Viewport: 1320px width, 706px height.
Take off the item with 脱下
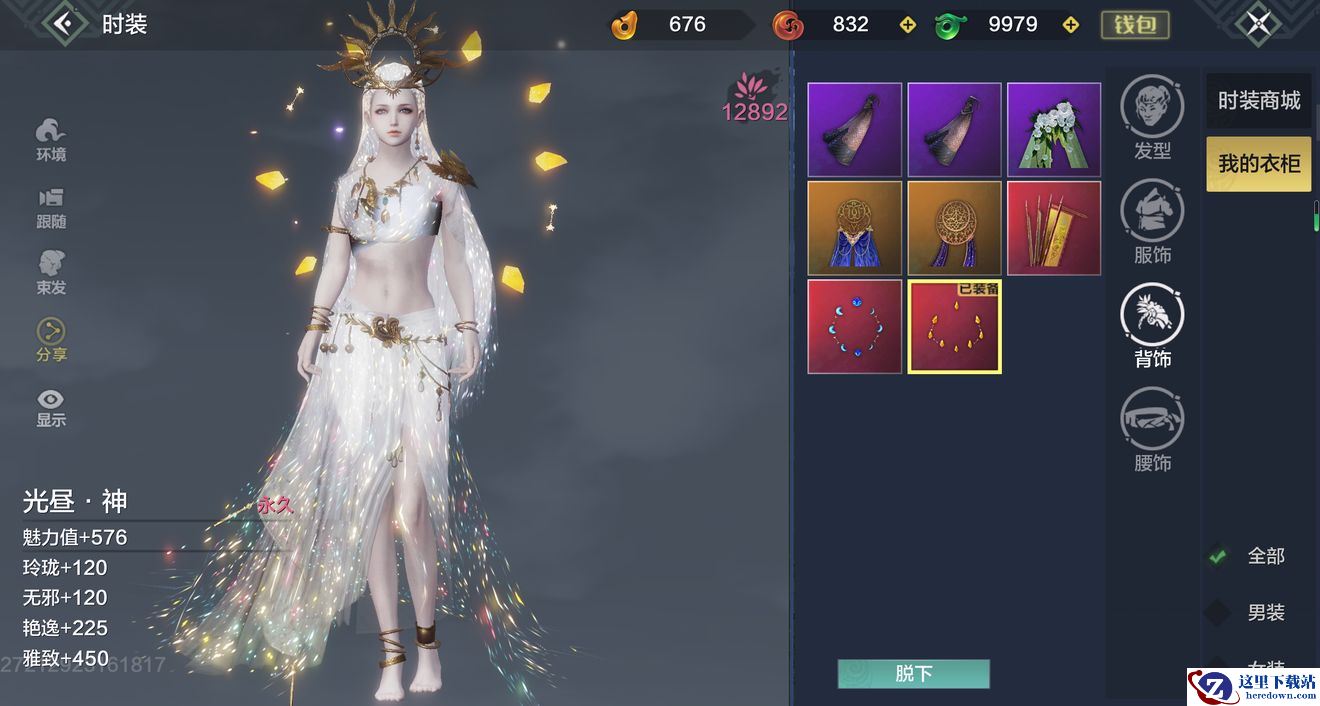[913, 674]
